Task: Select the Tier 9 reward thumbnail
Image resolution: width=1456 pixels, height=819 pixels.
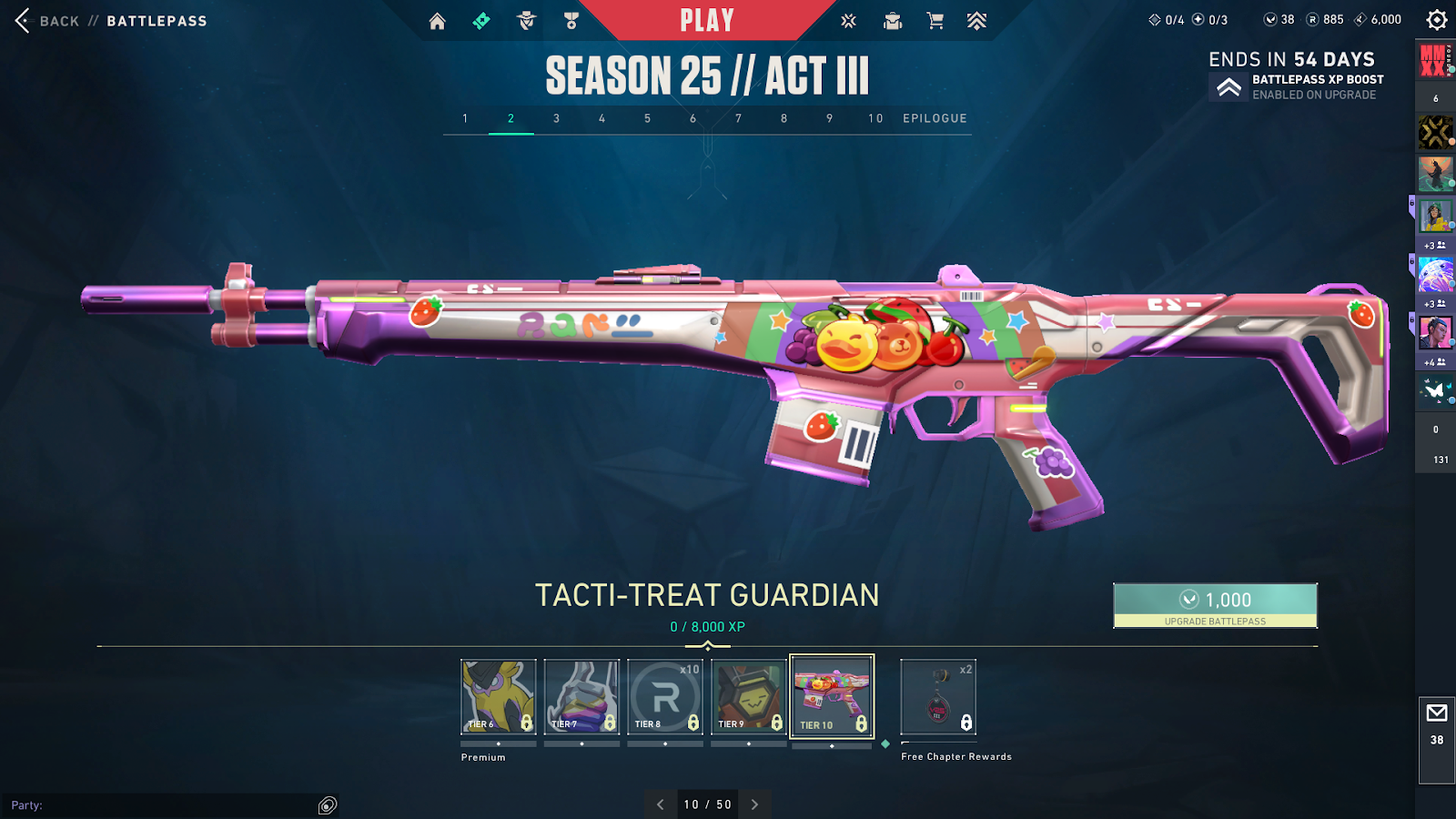Action: 749,697
